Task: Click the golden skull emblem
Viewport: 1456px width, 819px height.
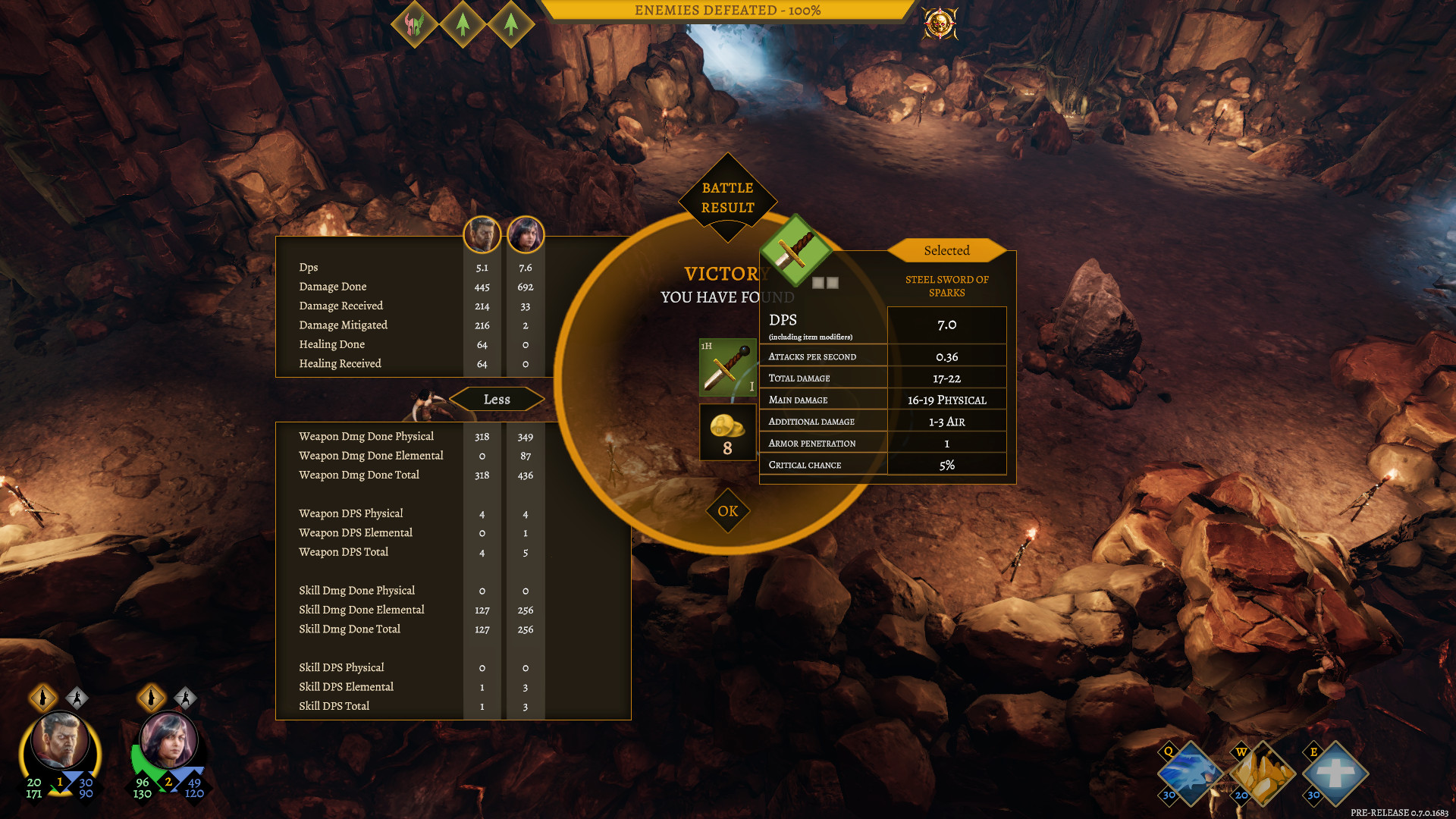Action: coord(940,24)
